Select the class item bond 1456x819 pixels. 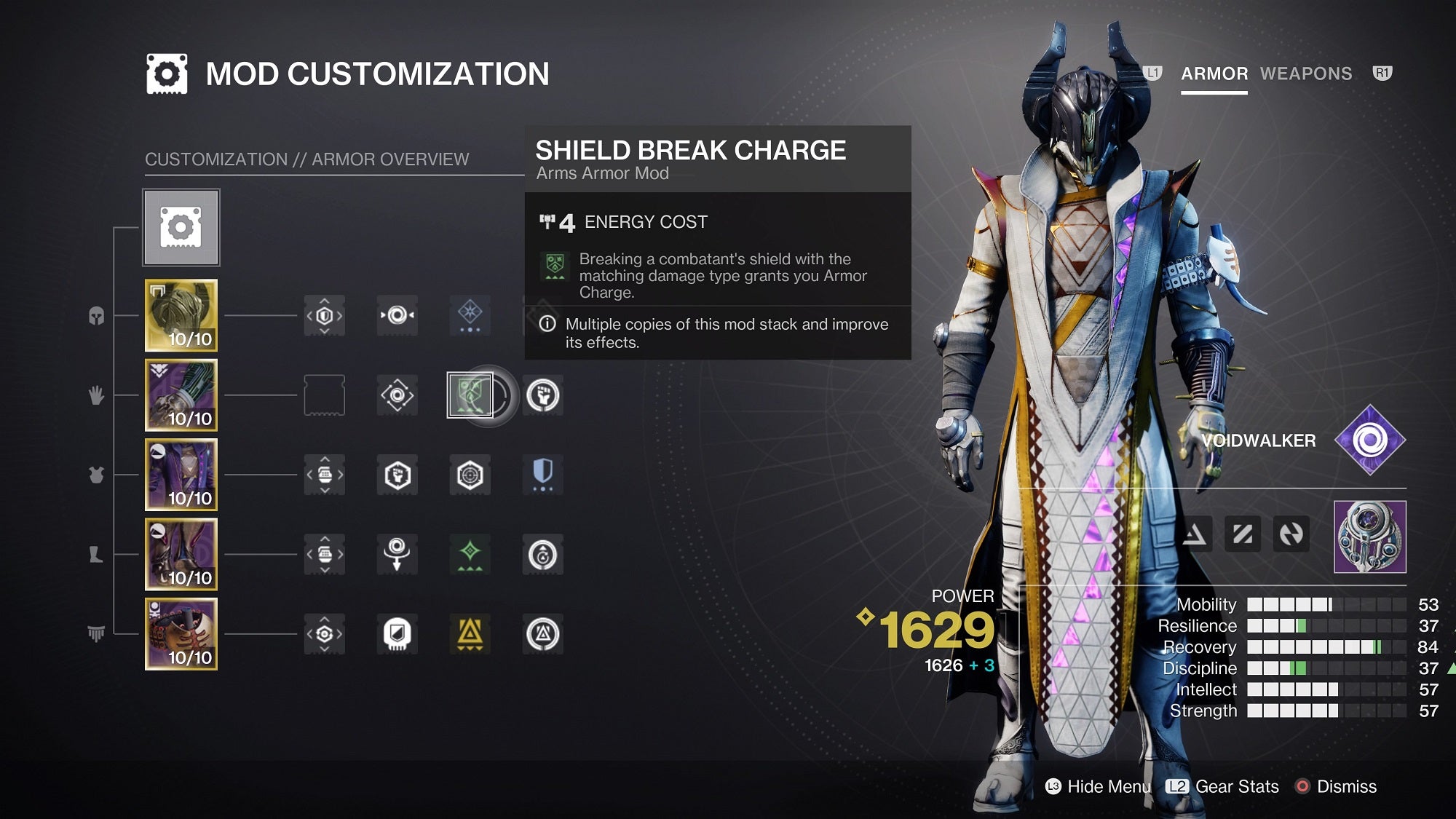click(x=181, y=634)
